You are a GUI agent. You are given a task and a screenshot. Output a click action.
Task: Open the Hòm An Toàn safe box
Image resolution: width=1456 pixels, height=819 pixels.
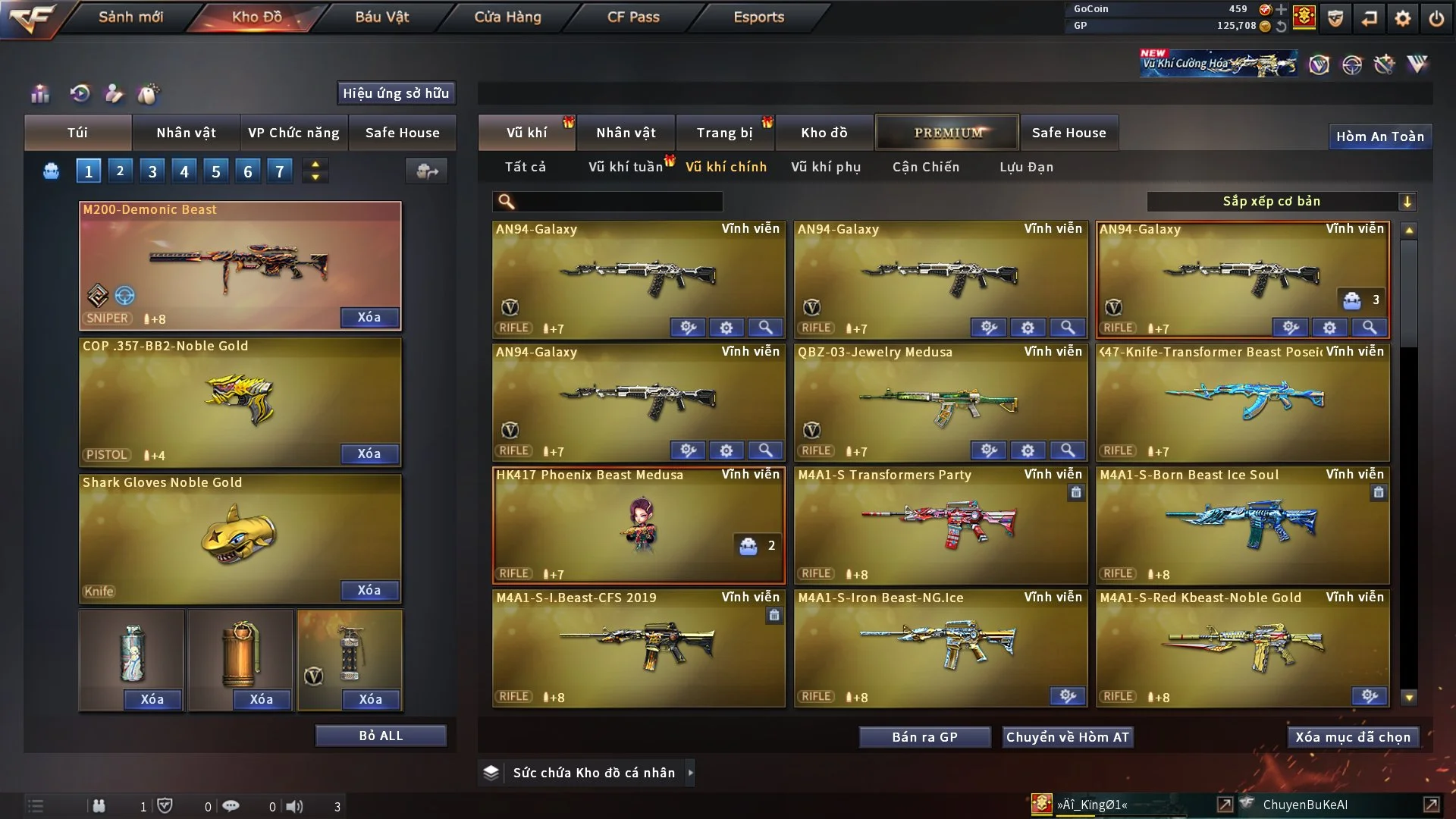pyautogui.click(x=1379, y=136)
